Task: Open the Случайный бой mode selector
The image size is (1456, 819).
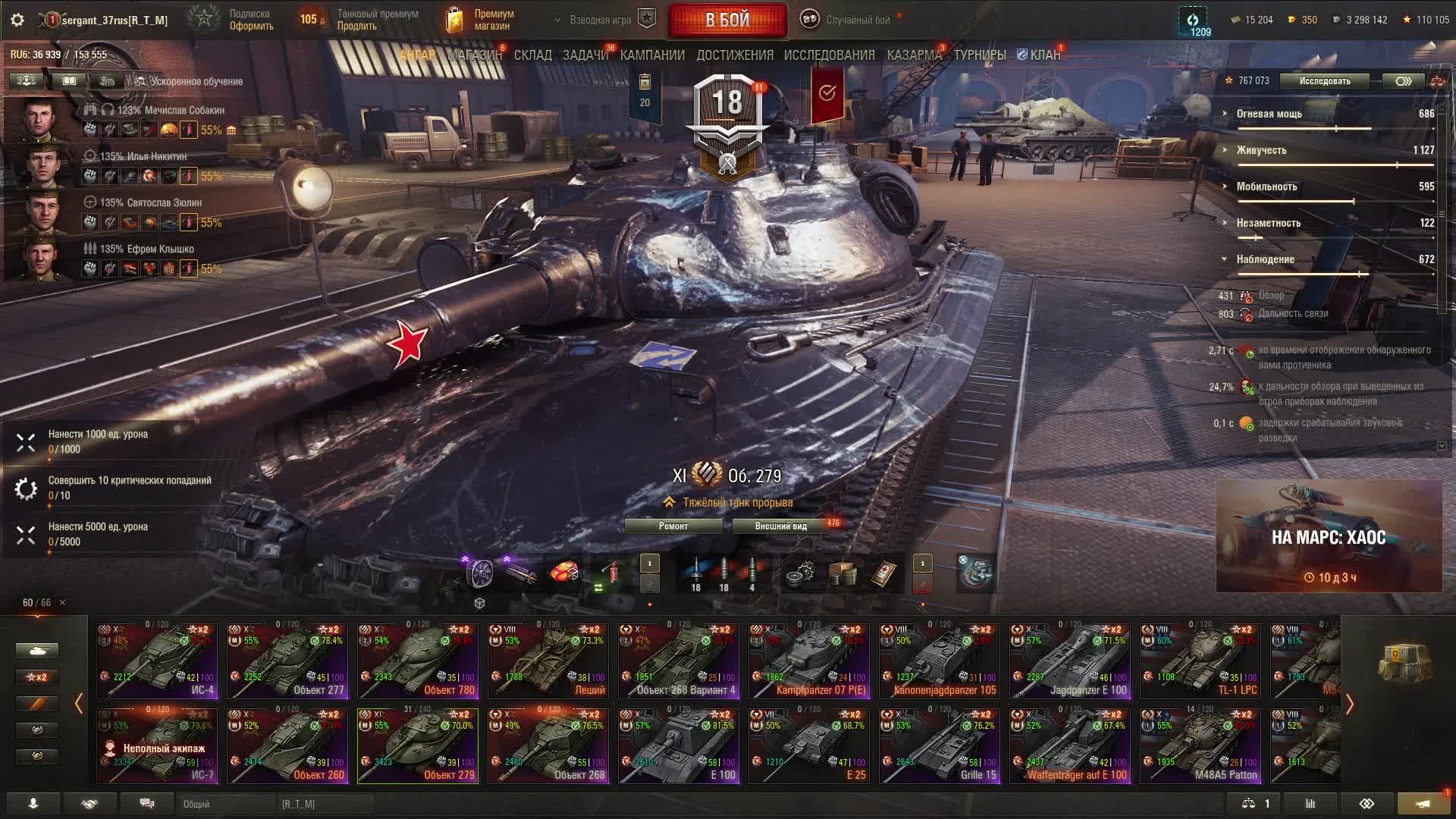Action: 857,20
